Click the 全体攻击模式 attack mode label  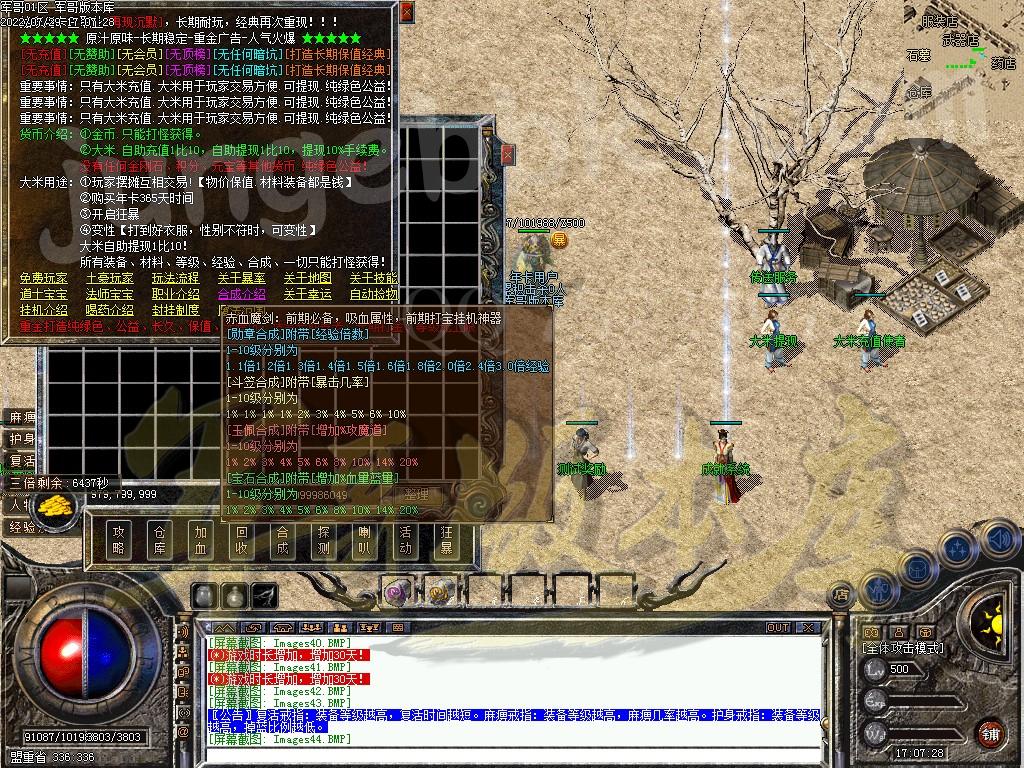point(903,648)
